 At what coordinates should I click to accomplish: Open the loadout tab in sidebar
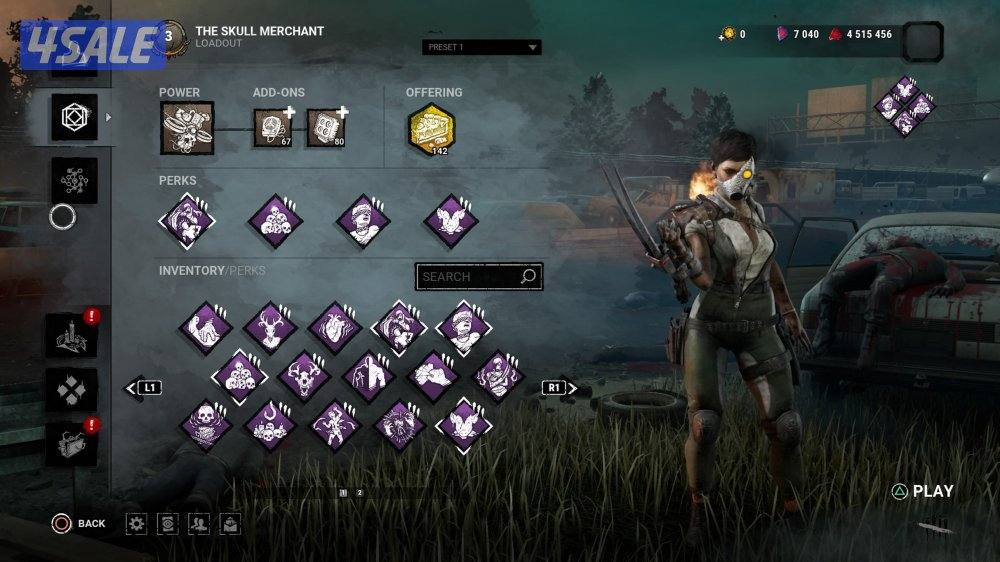pos(75,117)
